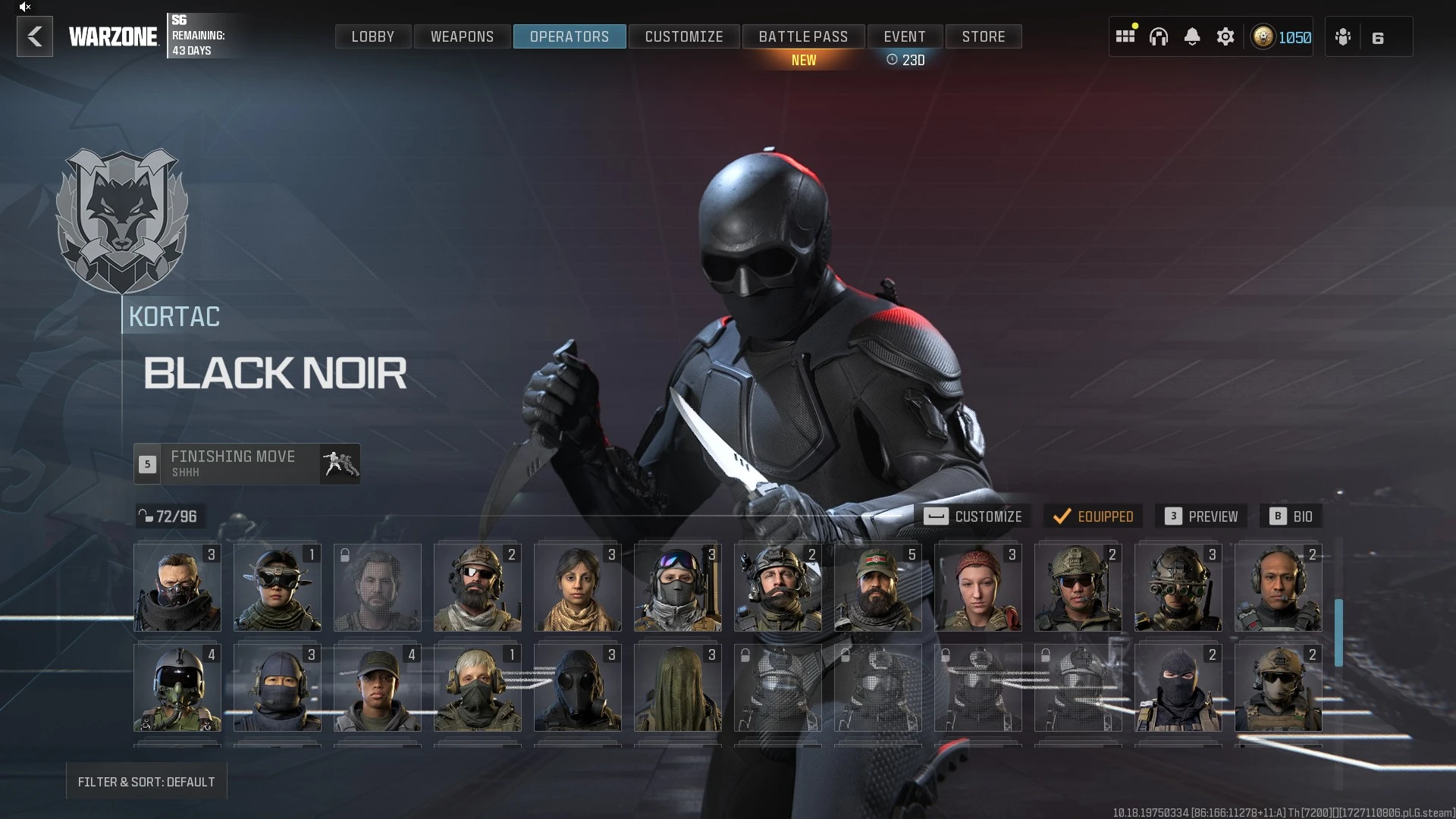The height and width of the screenshot is (819, 1456).
Task: Open the Filter & Sort: Default option
Action: [146, 781]
